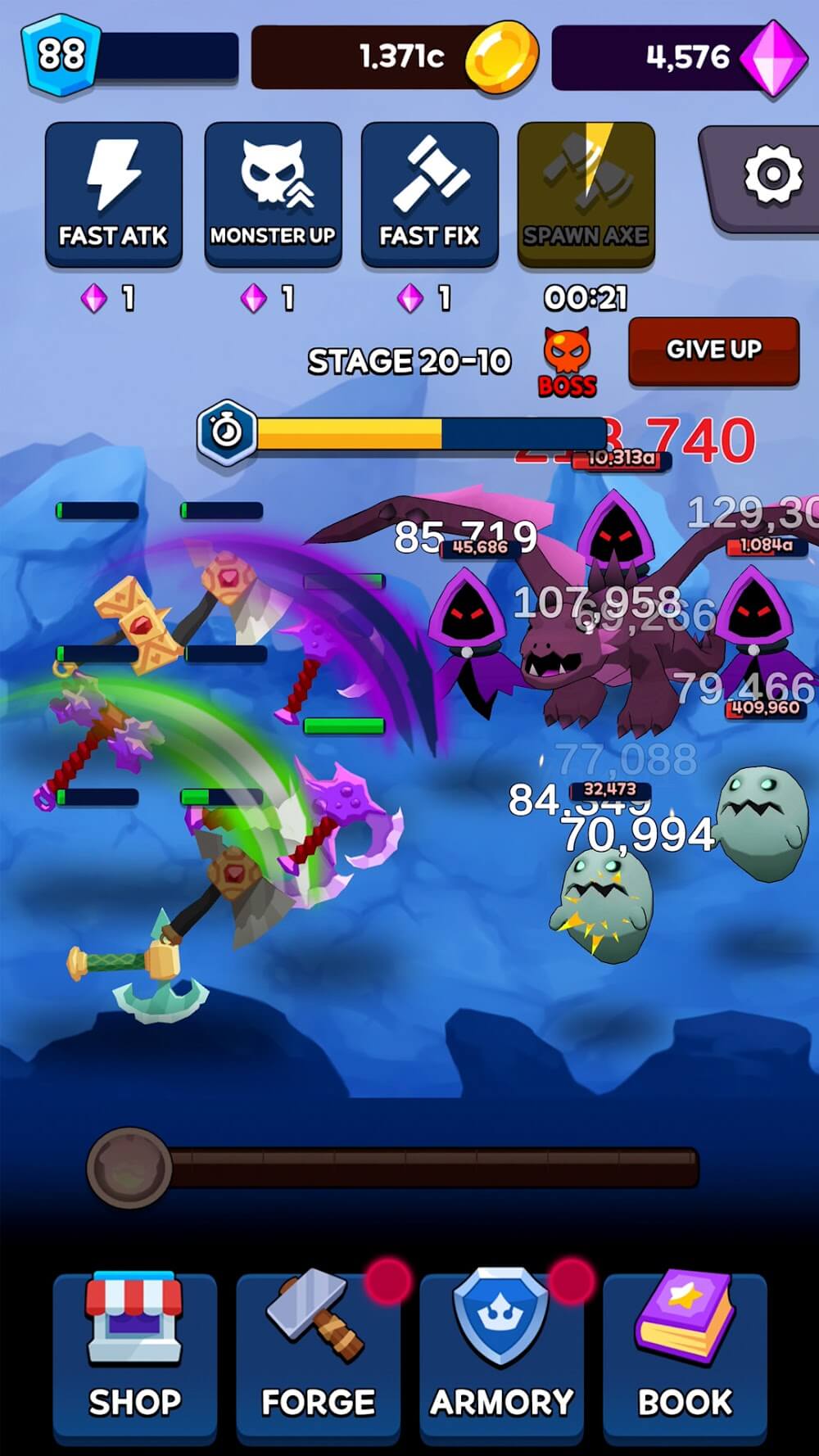
Task: Tap the Spawn Axe button
Action: (x=586, y=194)
